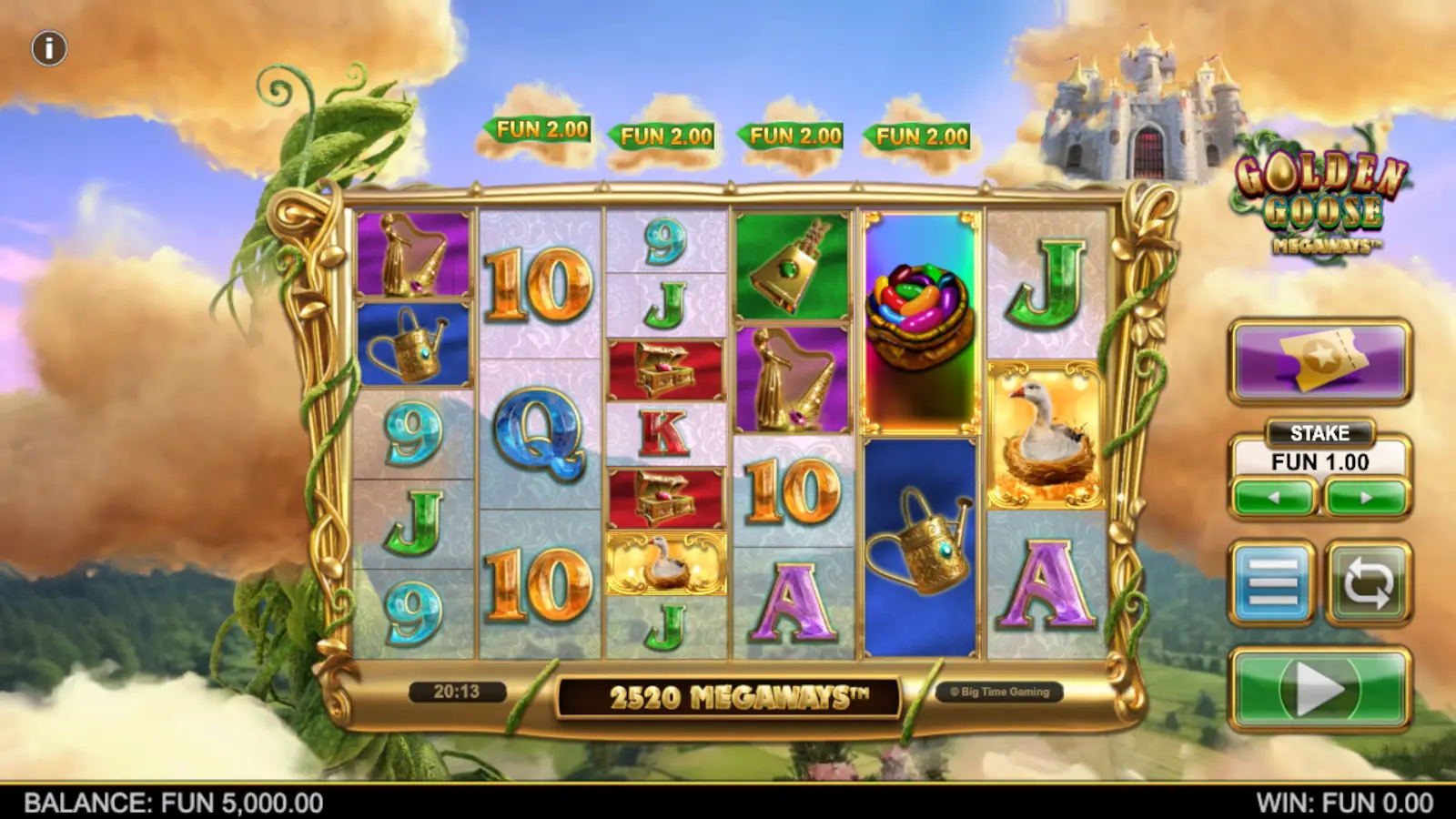Click the STAKE label to open stake settings
Viewport: 1456px width, 819px height.
(x=1319, y=433)
